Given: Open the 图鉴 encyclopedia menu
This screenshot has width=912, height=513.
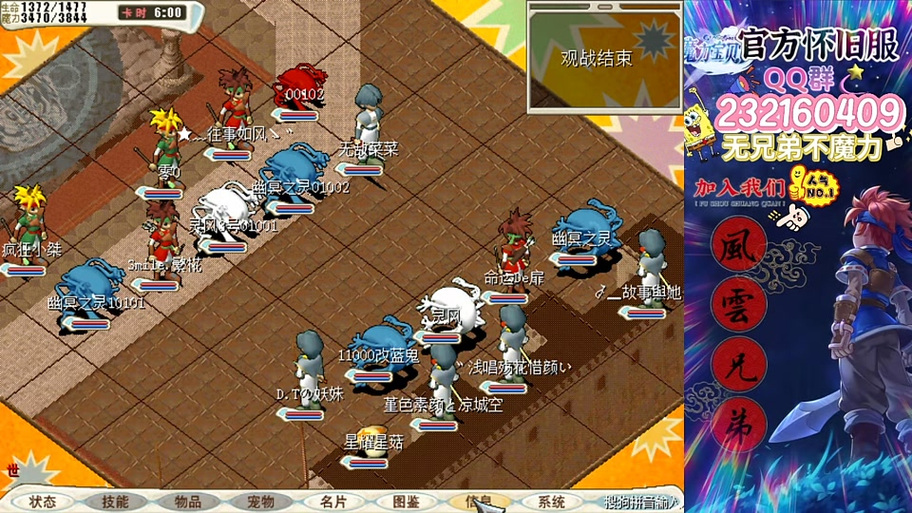Looking at the screenshot, I should coord(406,502).
